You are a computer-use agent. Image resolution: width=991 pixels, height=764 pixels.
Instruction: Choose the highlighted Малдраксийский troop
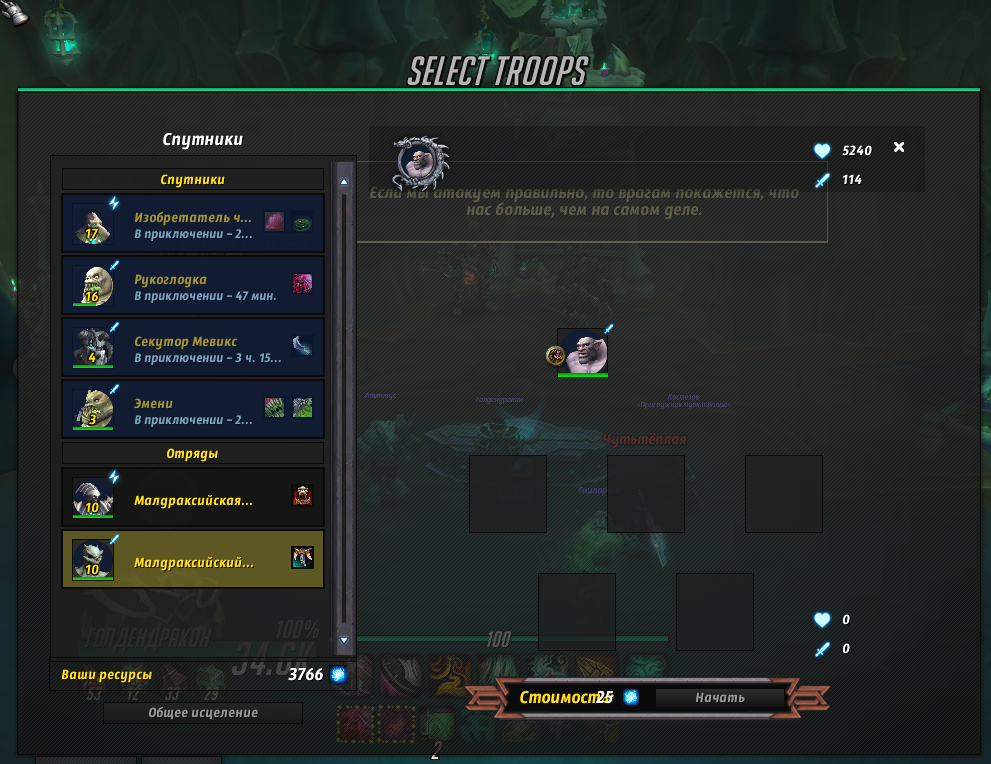click(192, 559)
